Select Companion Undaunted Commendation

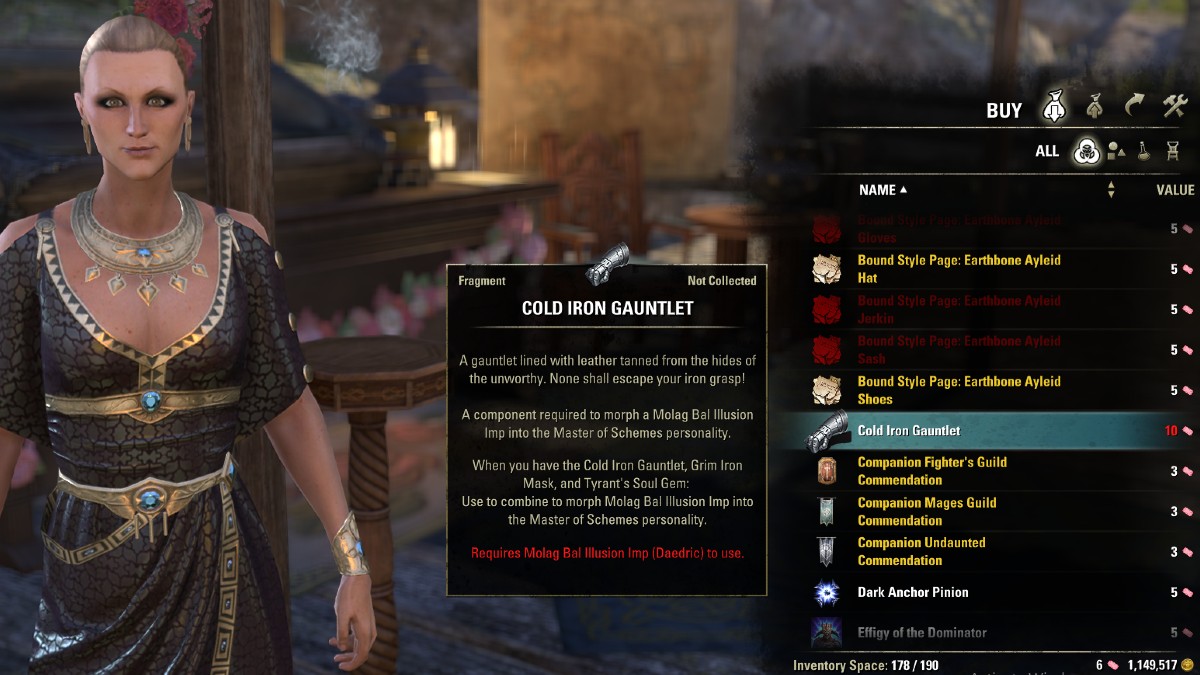point(921,552)
